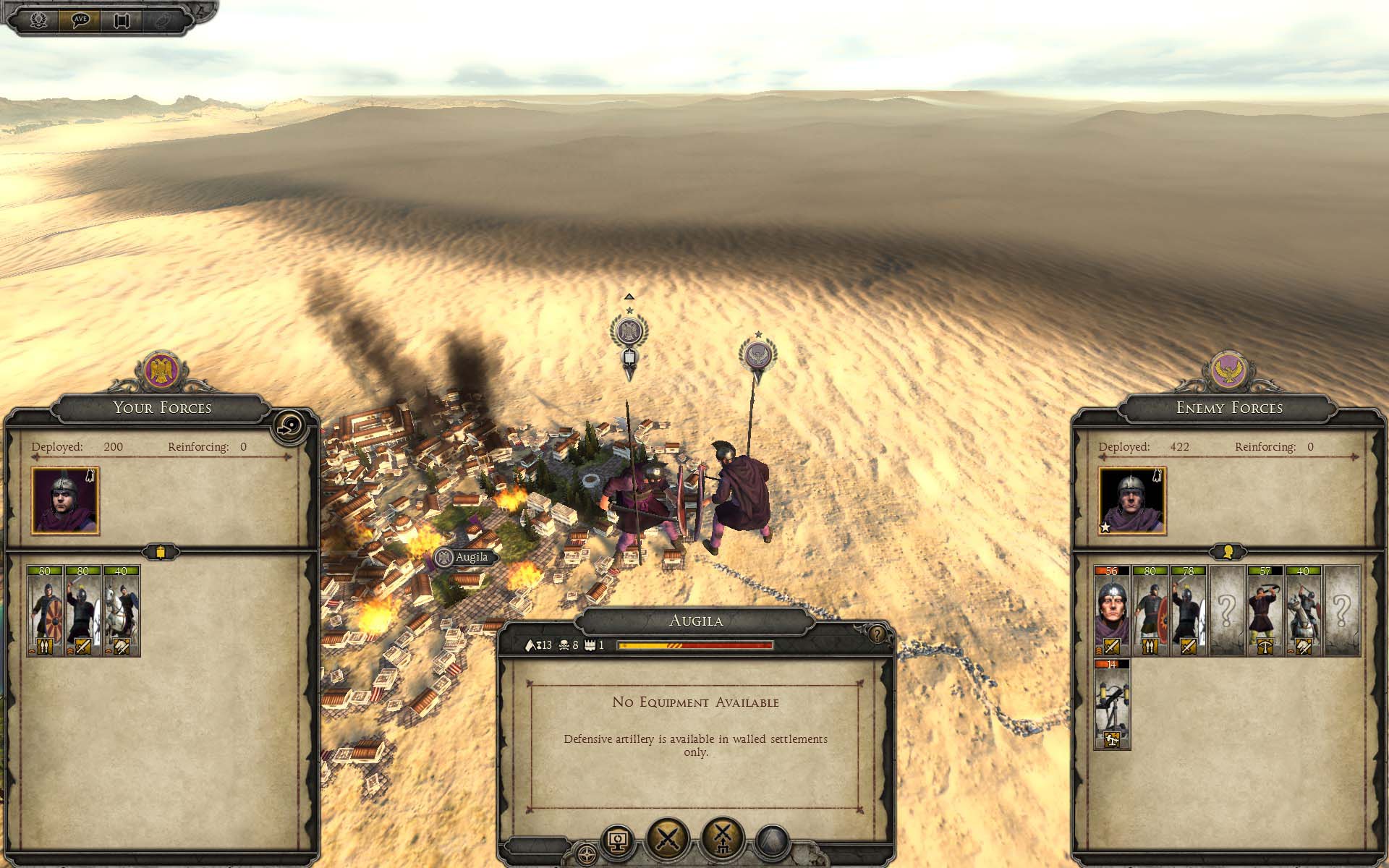Open the scroll icon tab in top bar

pos(121,20)
